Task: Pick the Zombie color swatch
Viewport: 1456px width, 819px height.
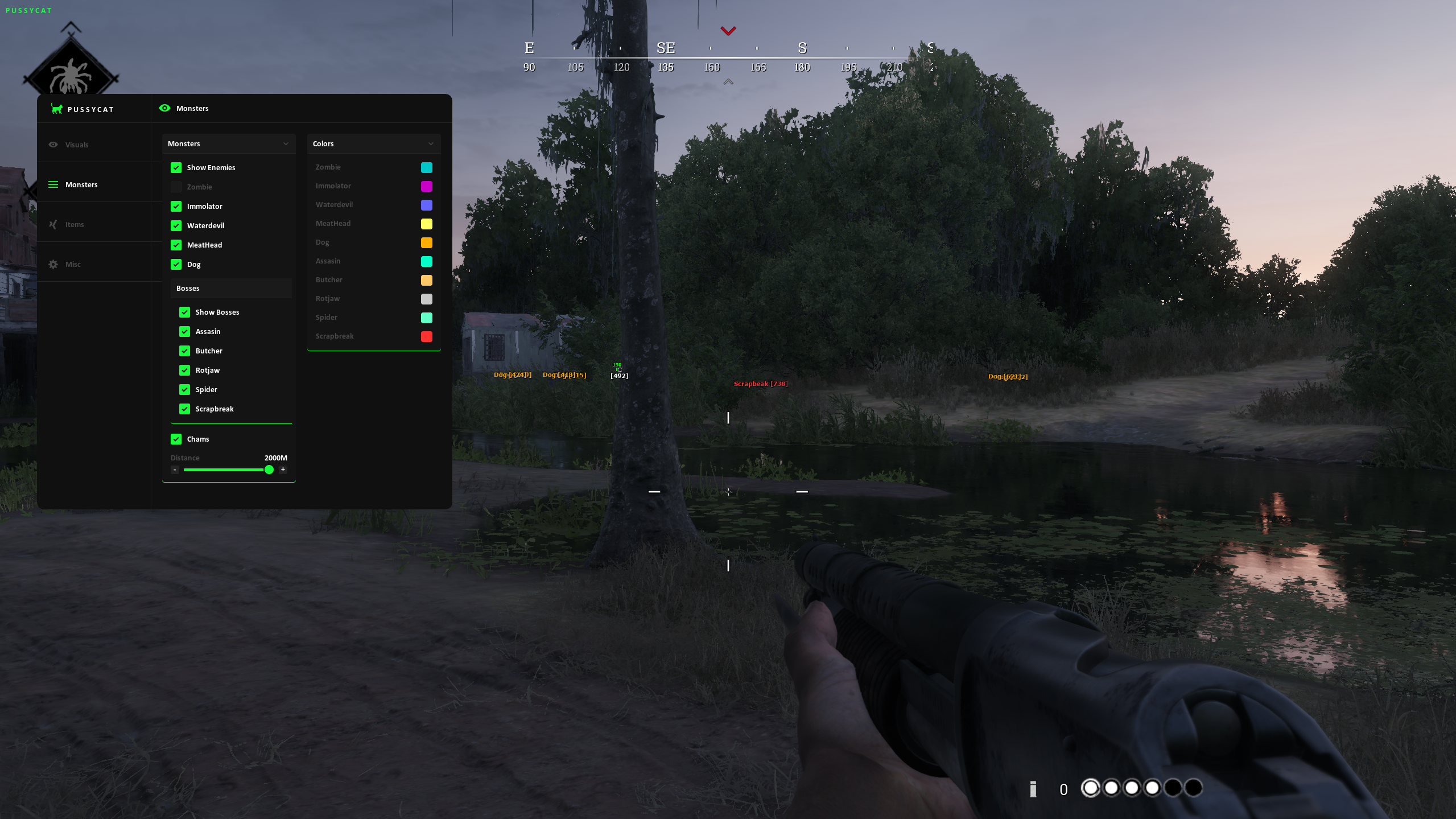Action: 426,167
